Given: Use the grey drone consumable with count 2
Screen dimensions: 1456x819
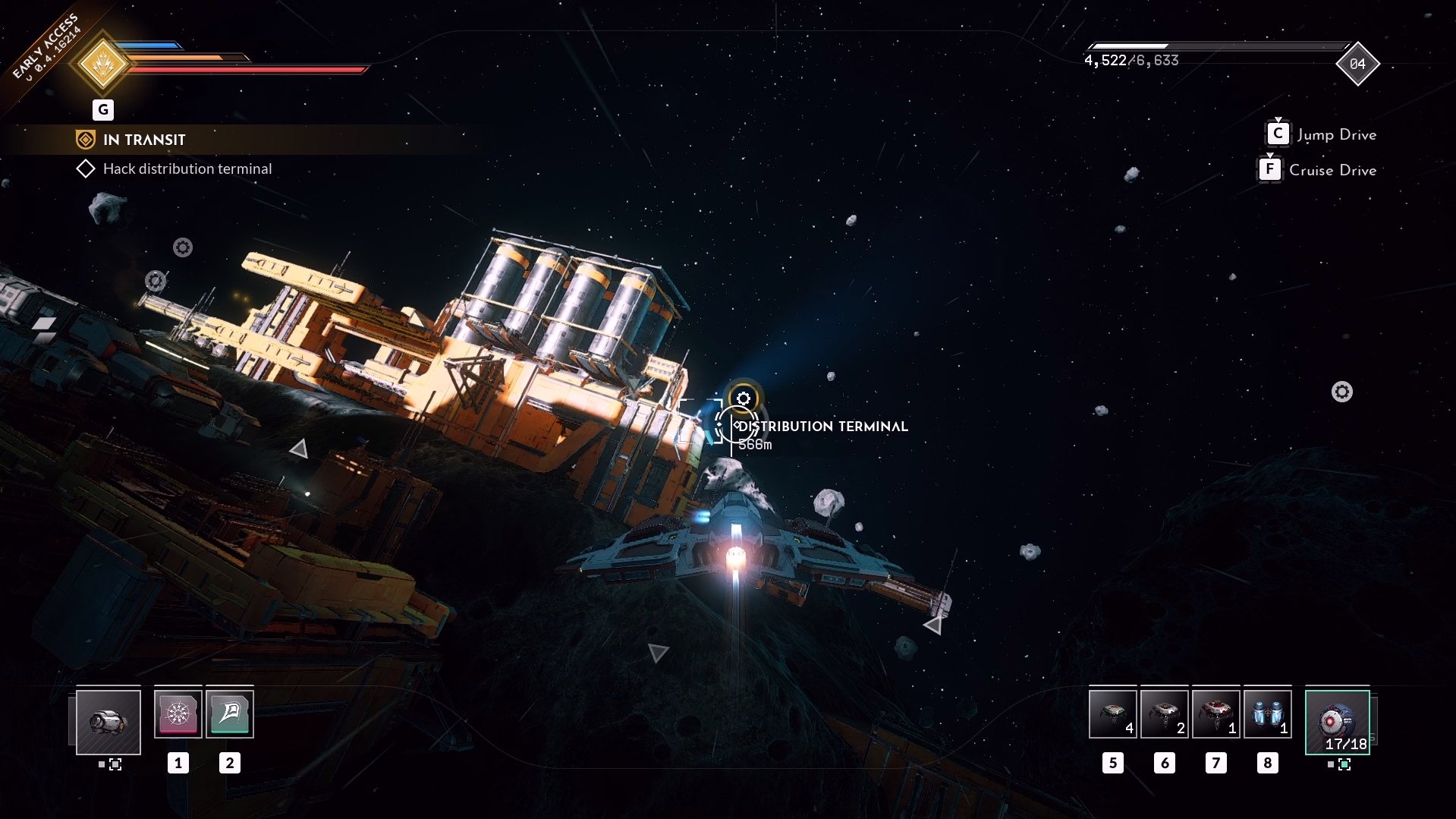Looking at the screenshot, I should click(1164, 713).
